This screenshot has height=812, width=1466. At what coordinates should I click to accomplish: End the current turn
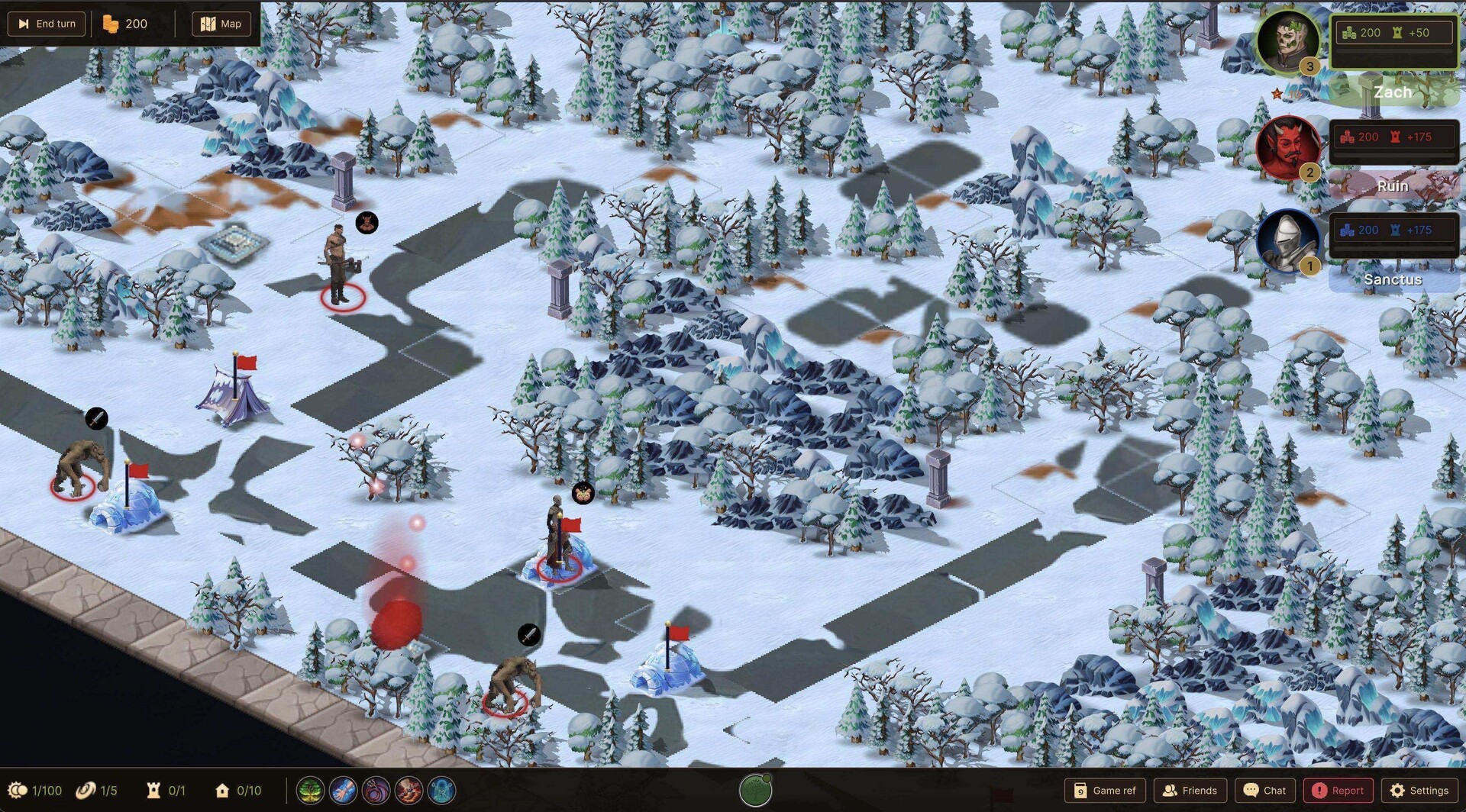click(x=47, y=24)
